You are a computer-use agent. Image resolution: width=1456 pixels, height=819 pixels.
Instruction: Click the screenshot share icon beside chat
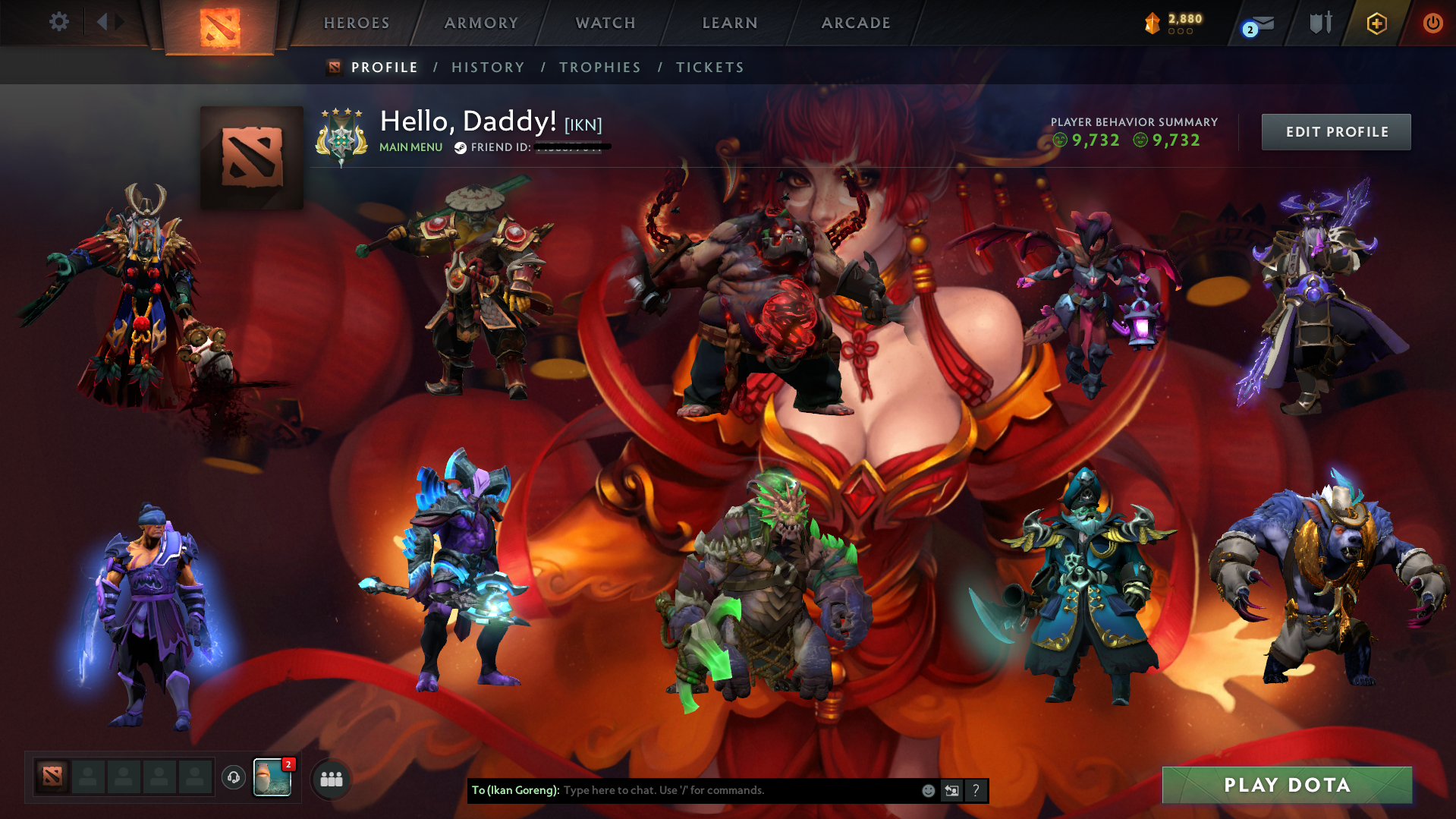(x=951, y=790)
